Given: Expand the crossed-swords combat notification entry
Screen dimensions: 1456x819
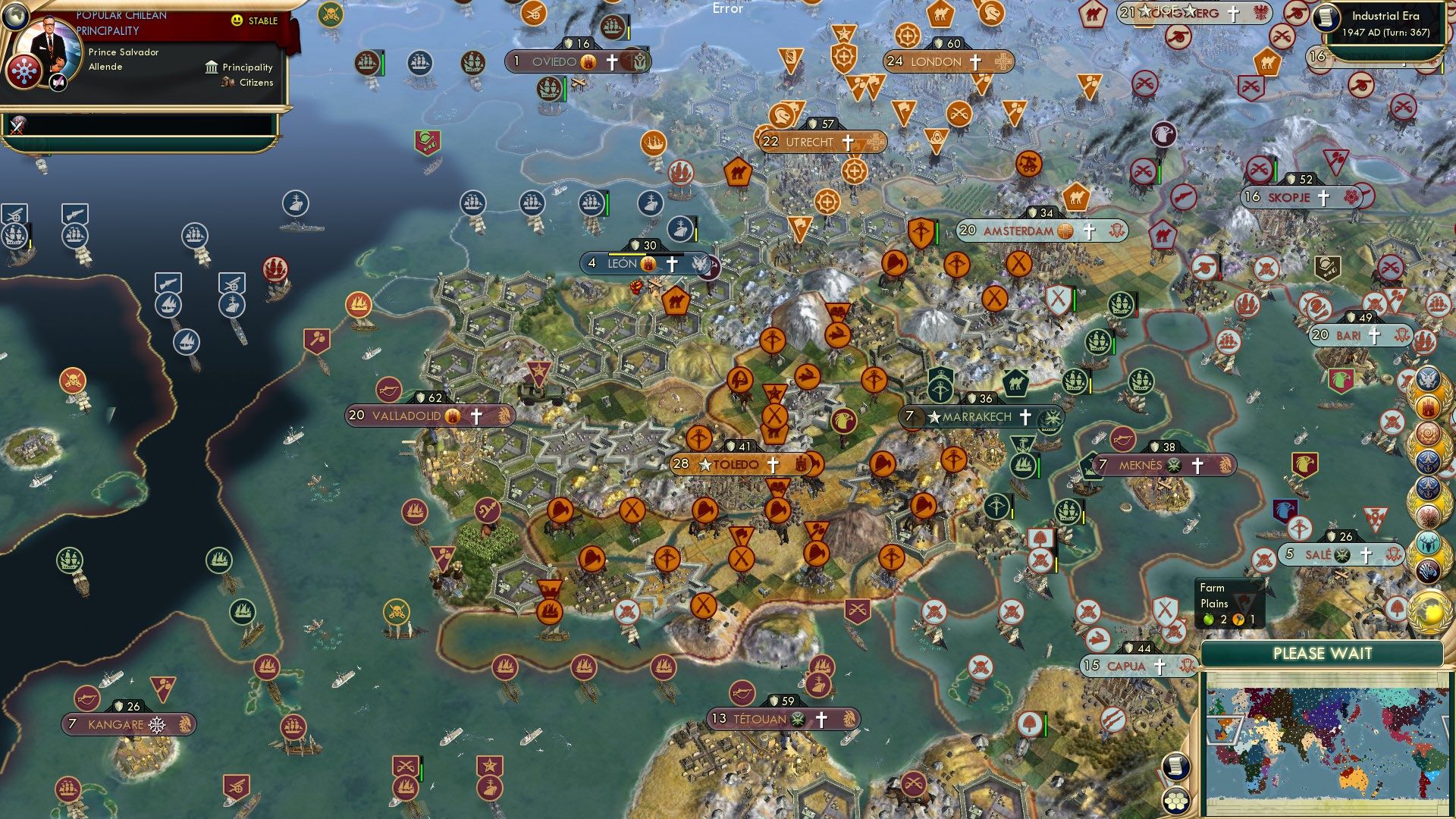Looking at the screenshot, I should tap(17, 127).
